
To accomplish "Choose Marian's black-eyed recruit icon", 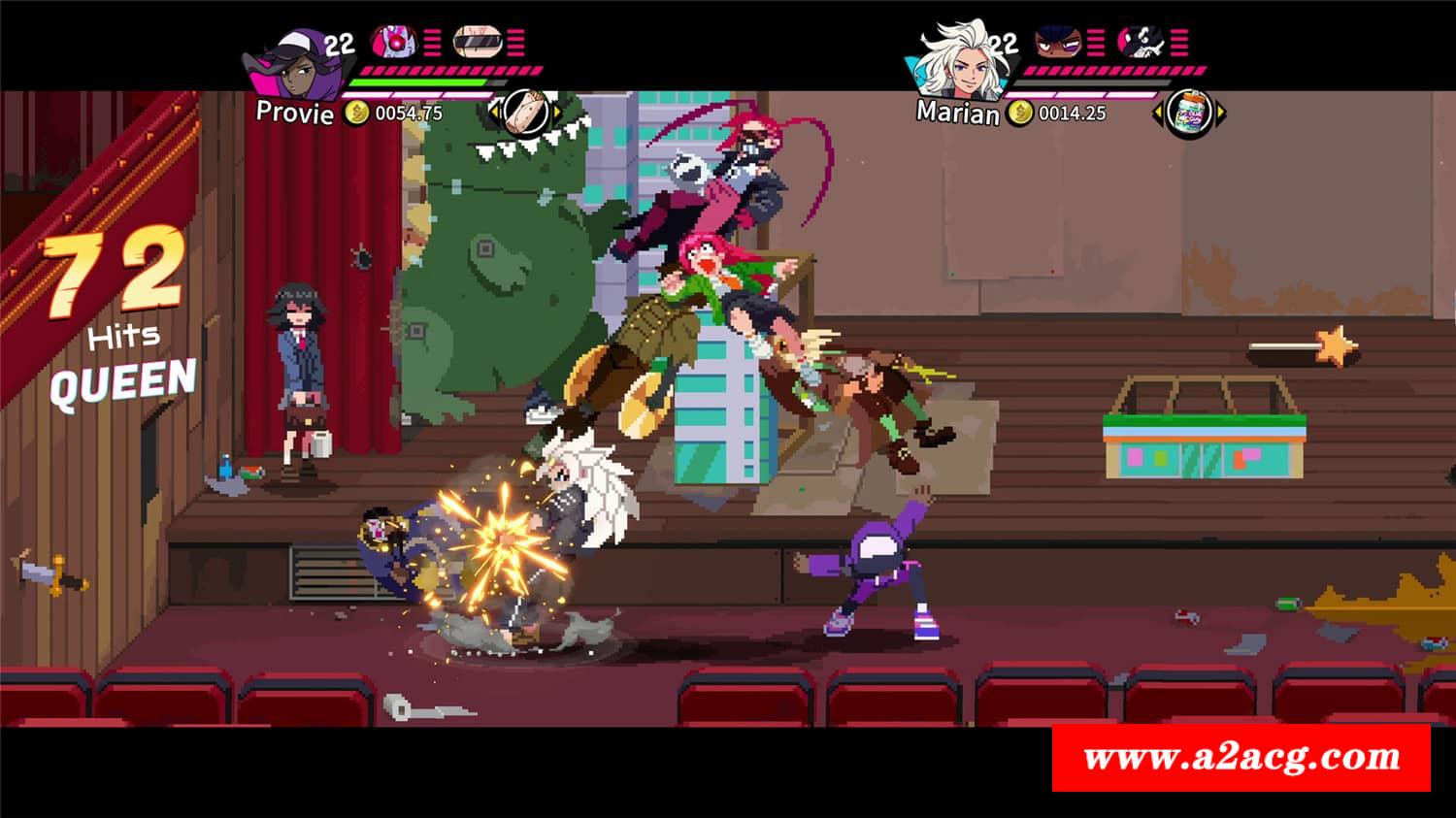I will tap(1056, 42).
